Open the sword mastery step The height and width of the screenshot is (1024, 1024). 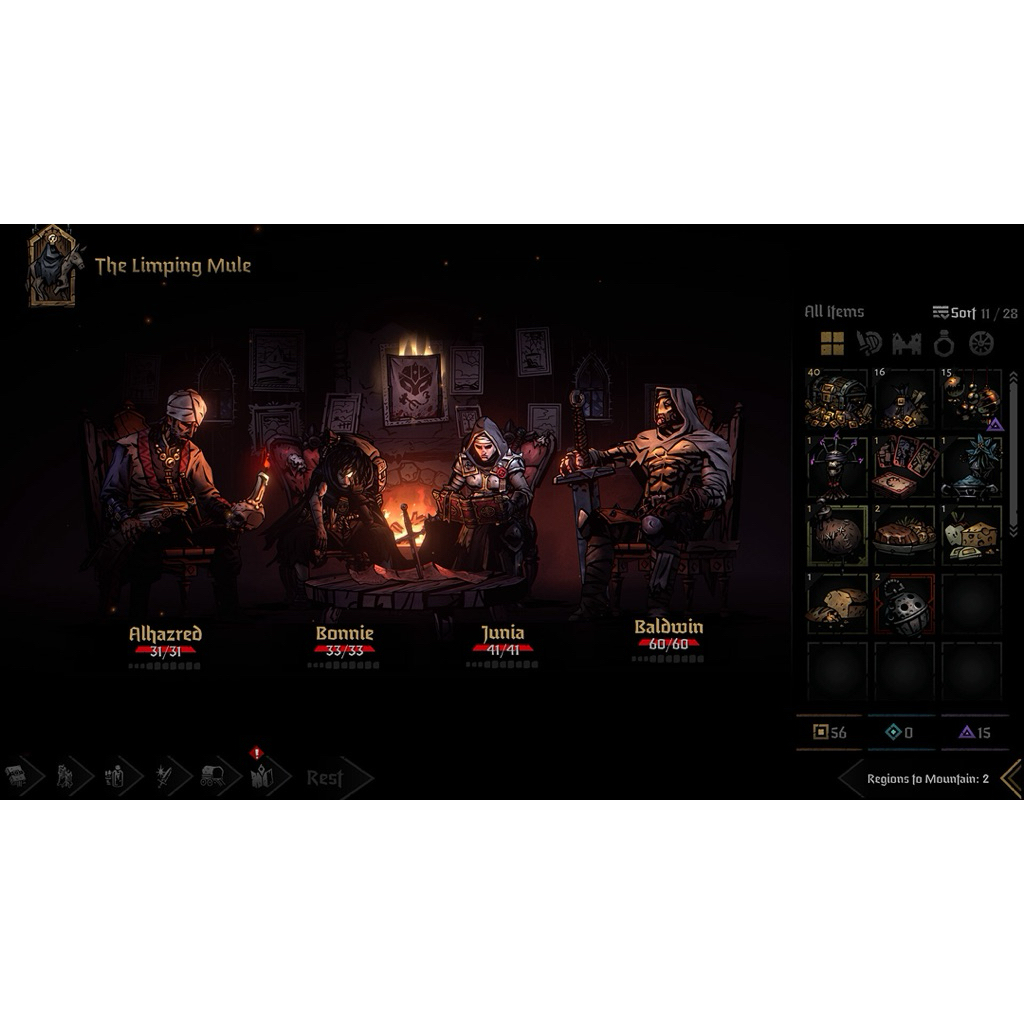tap(163, 777)
